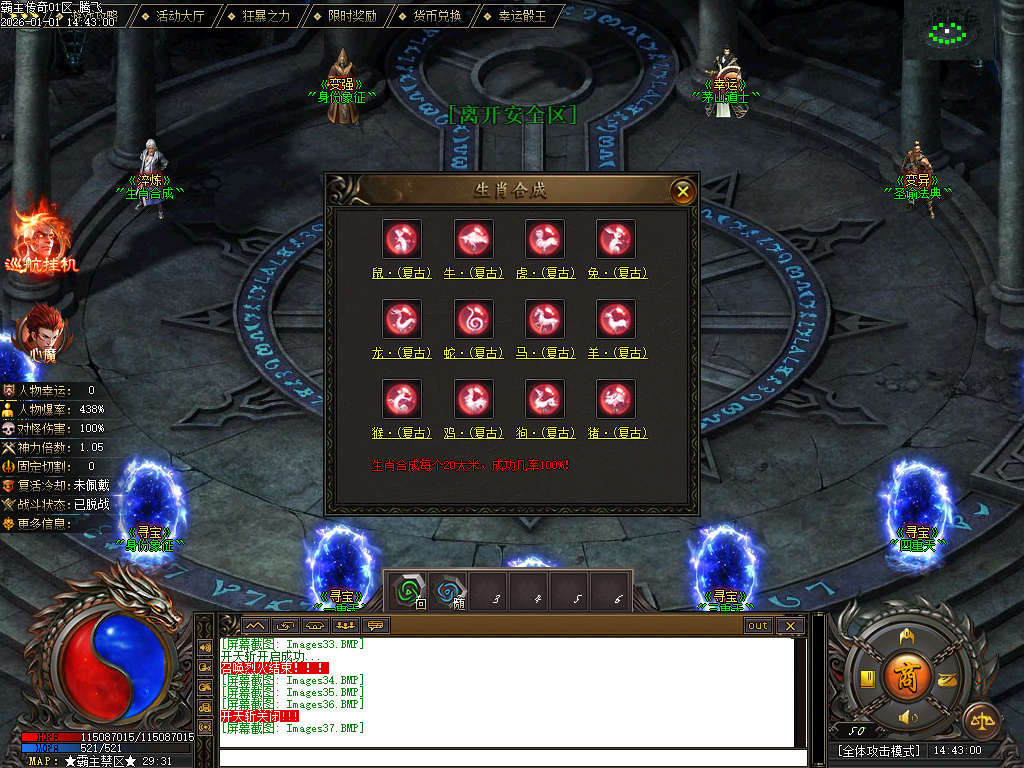Select the 马·(复古) zodiac entry
1024x768 pixels.
click(545, 320)
